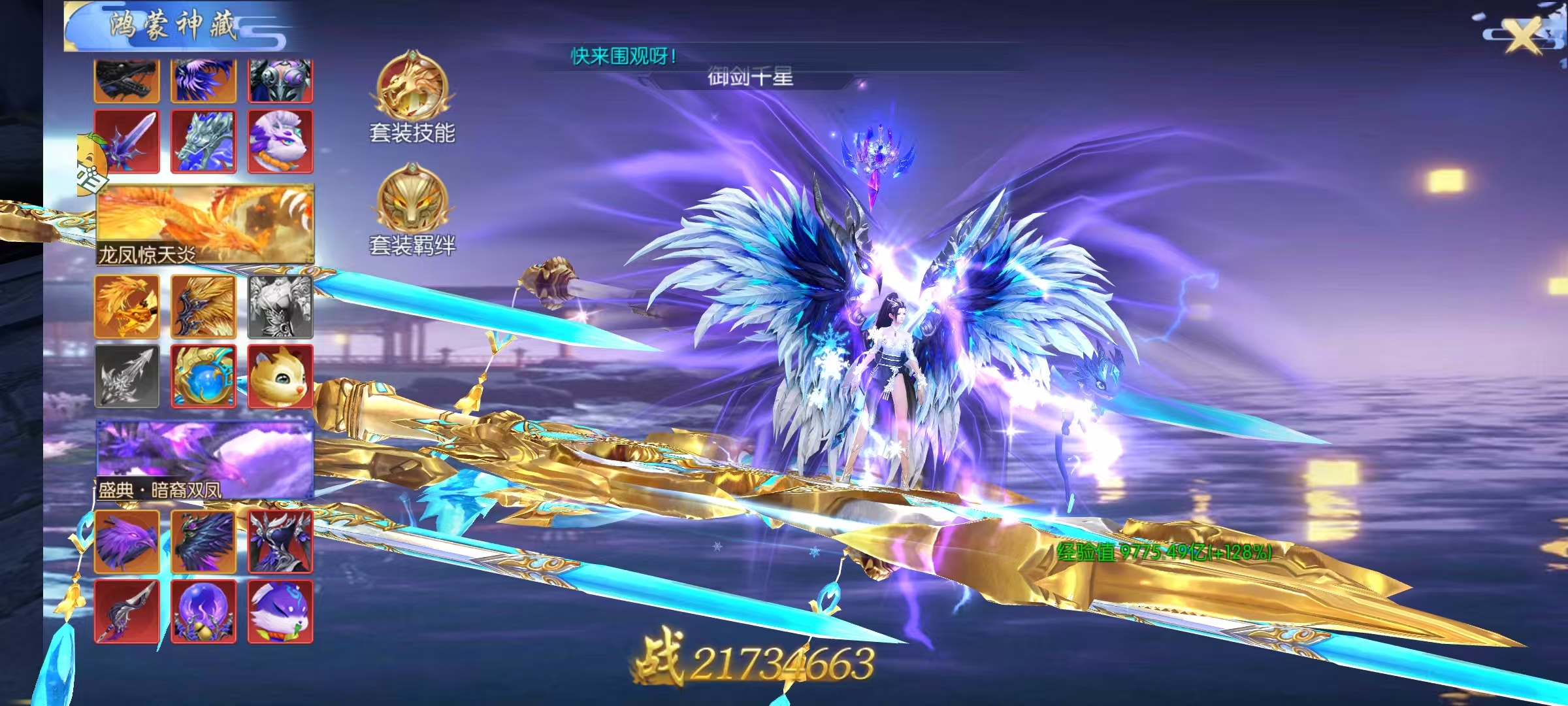This screenshot has width=1568, height=706.
Task: Select the blue sword weapon icon
Action: coord(126,139)
